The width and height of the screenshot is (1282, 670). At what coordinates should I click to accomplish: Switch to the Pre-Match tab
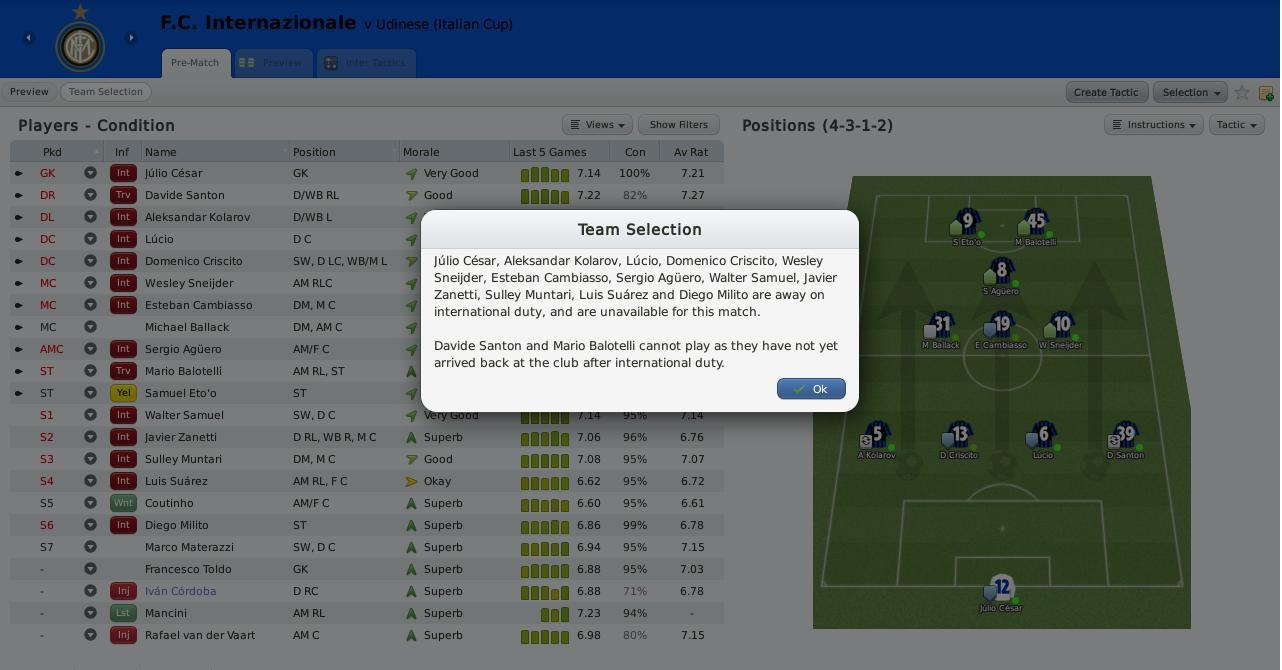tap(195, 63)
